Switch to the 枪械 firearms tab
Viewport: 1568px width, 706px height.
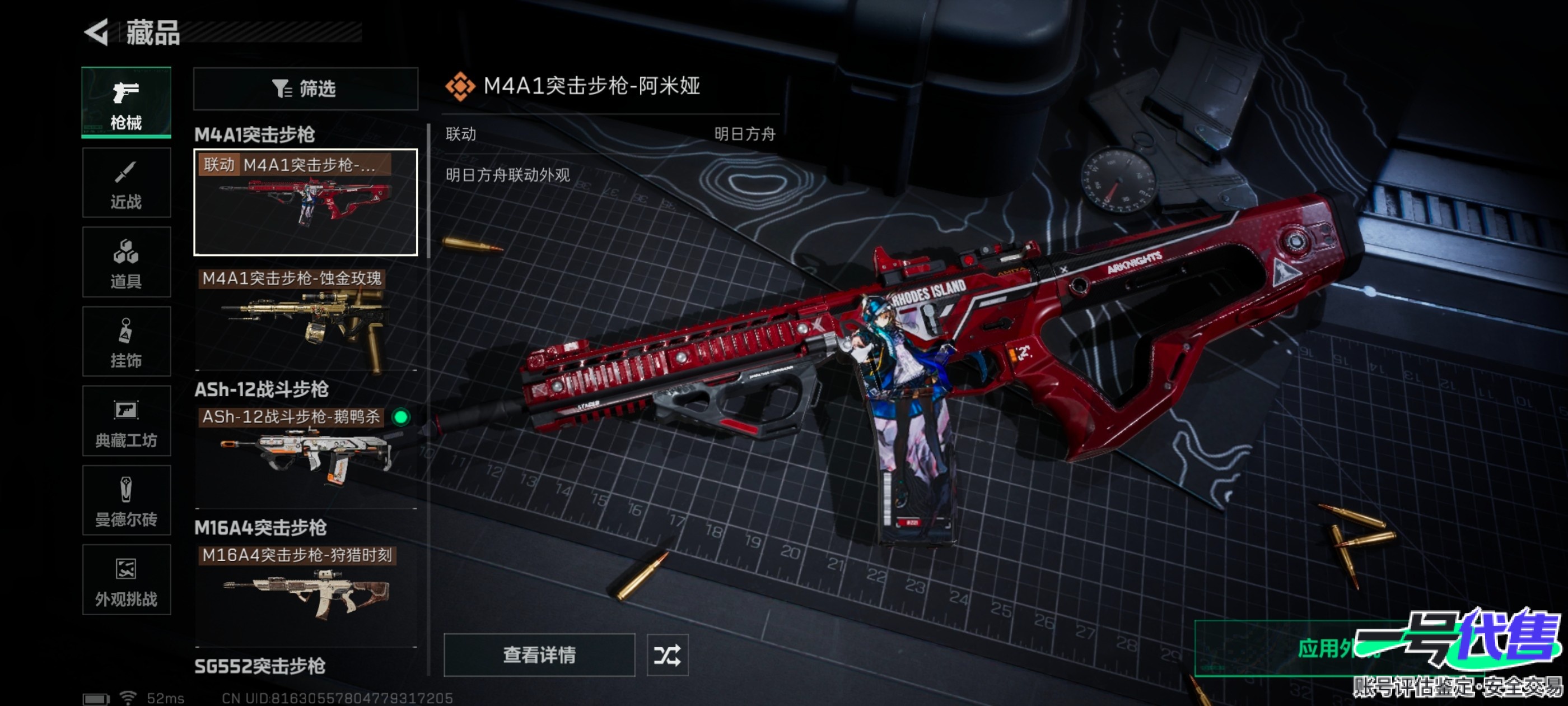coord(126,103)
